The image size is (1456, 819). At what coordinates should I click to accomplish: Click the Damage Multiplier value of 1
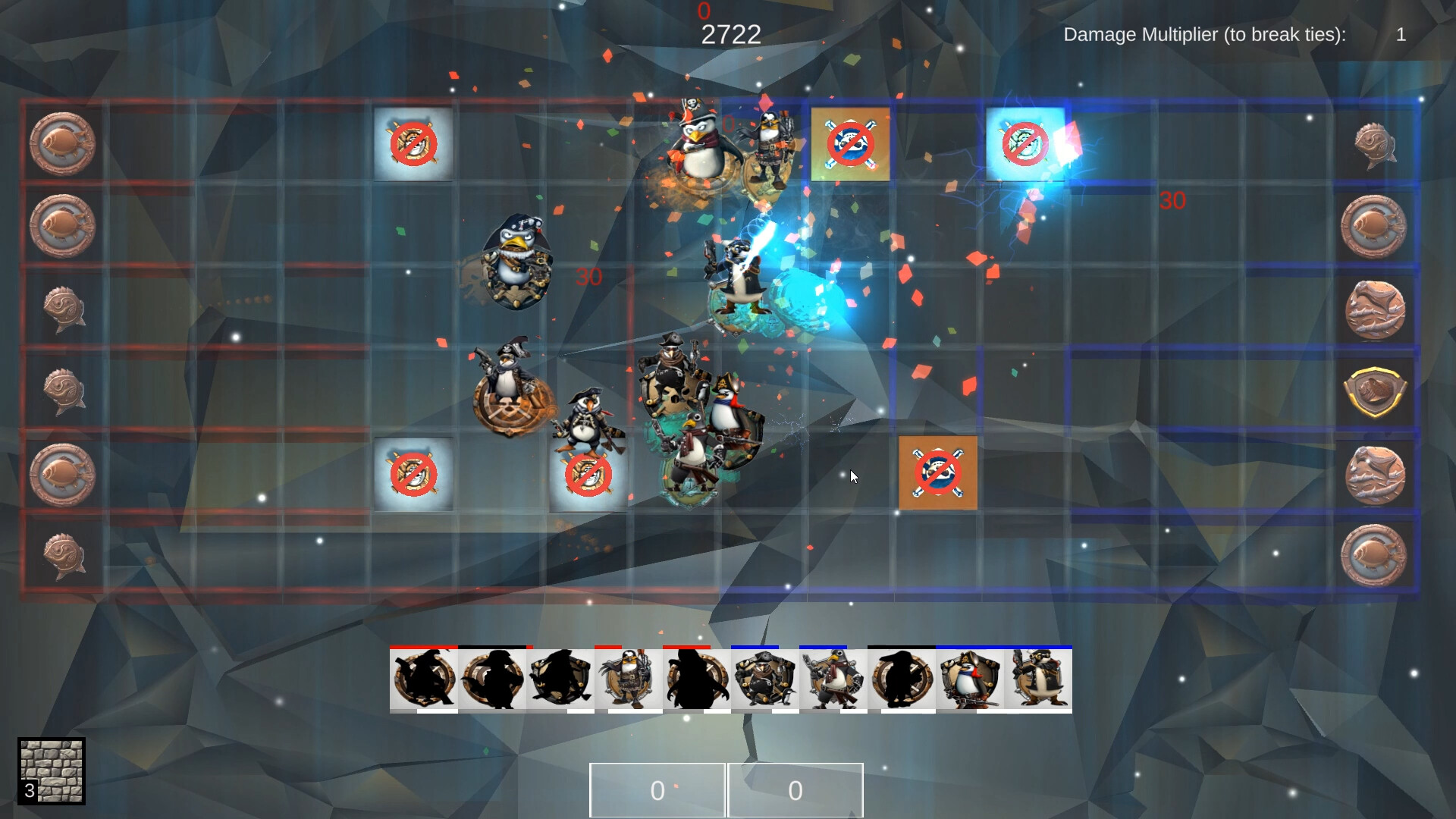[x=1401, y=34]
